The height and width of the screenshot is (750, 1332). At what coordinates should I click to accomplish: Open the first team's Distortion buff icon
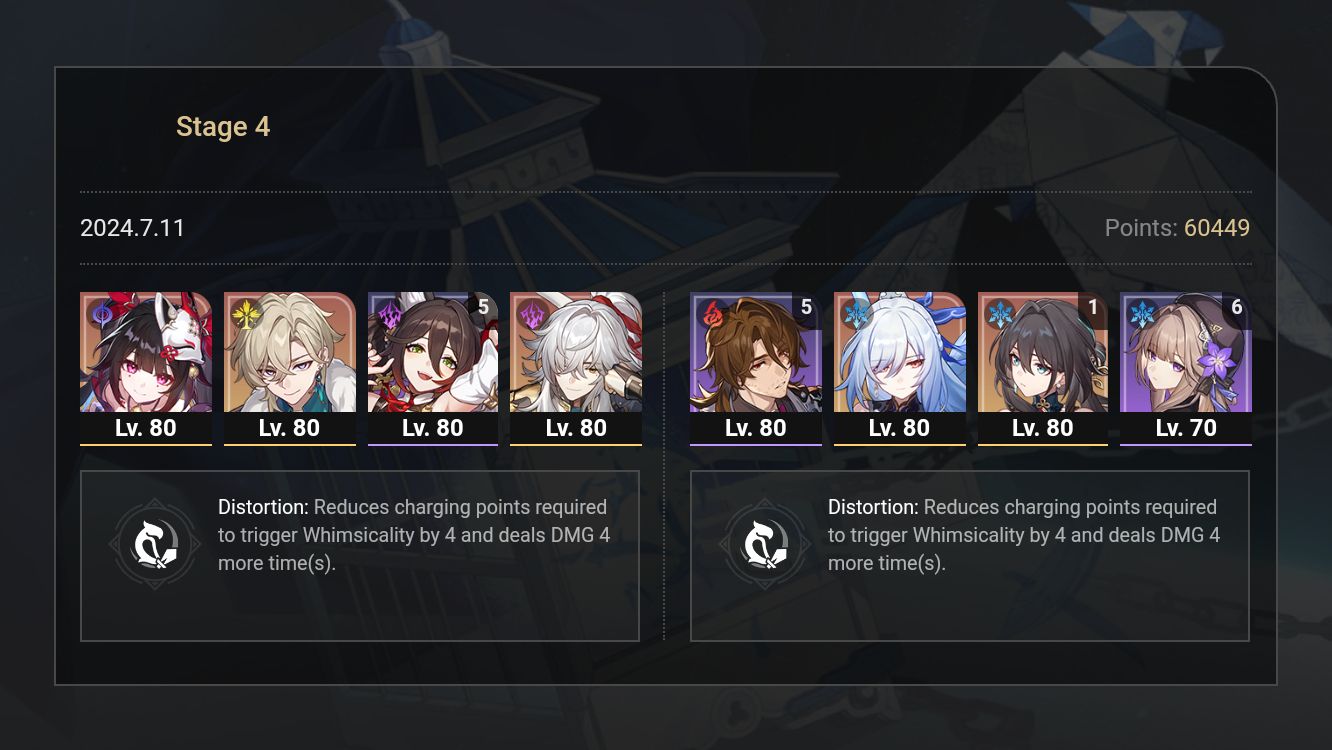(x=155, y=543)
